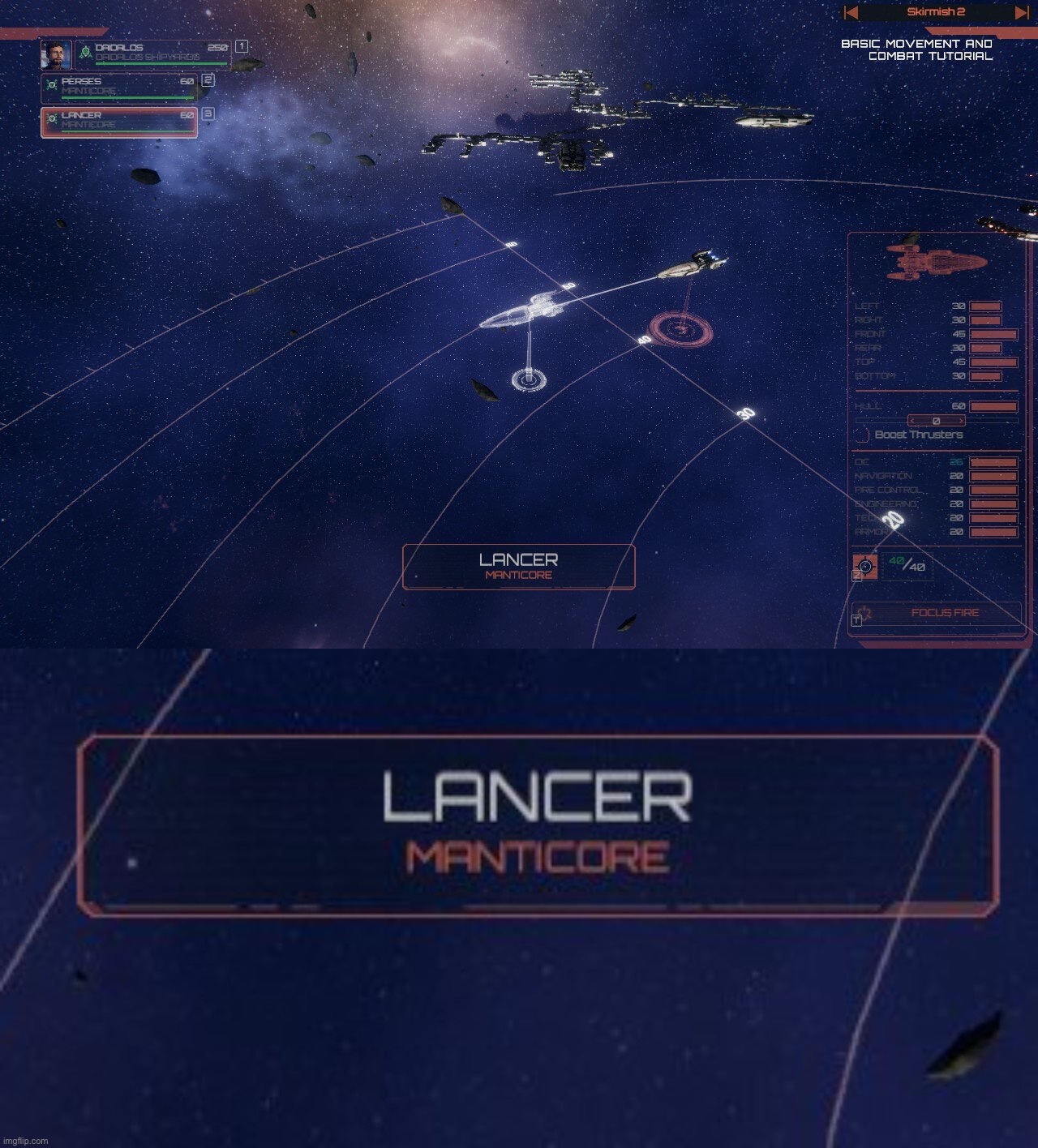Advance to the next skirmish with the right arrow
Viewport: 1038px width, 1148px height.
point(1020,12)
